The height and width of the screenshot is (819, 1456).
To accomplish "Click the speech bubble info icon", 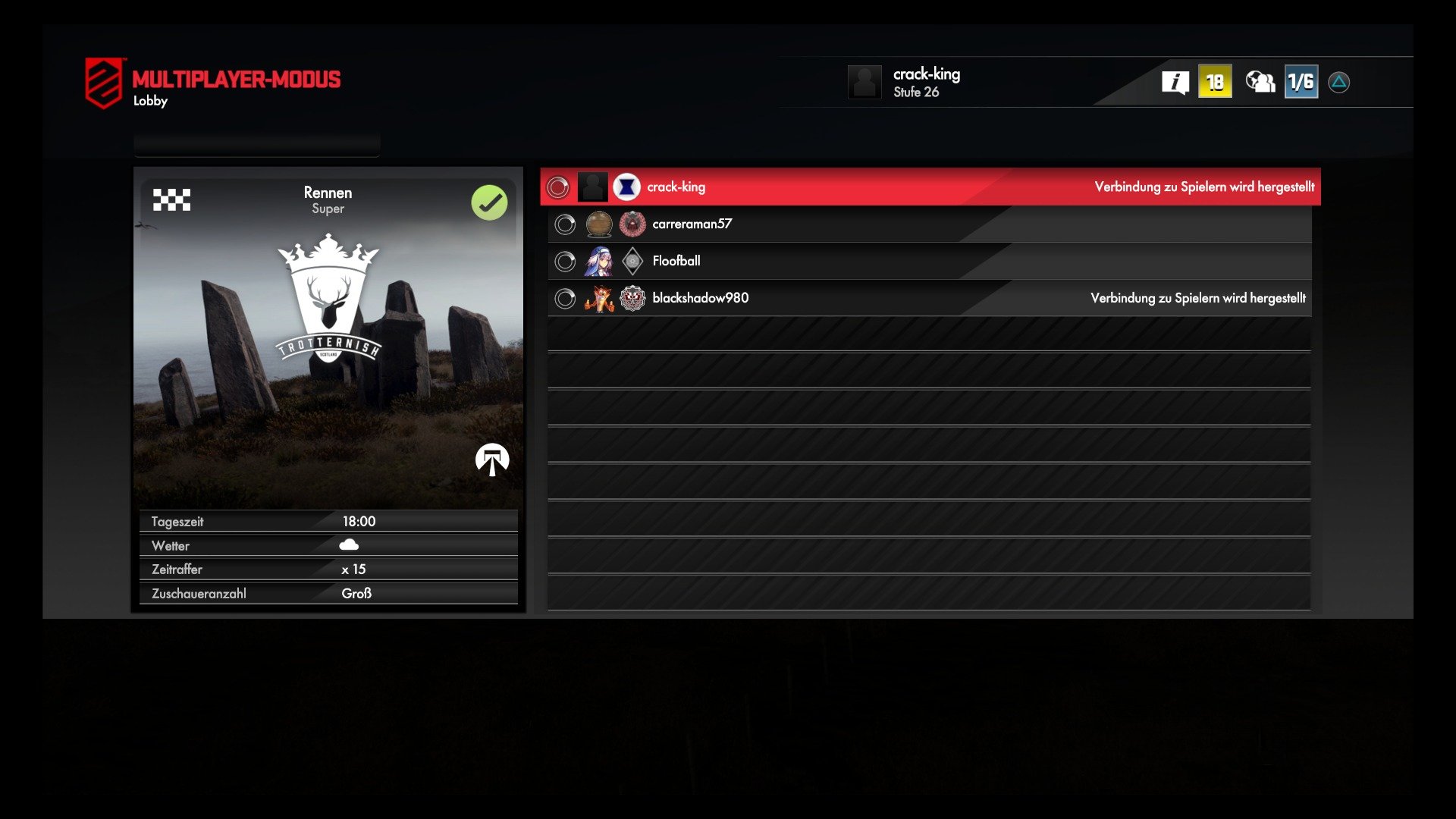I will pyautogui.click(x=1175, y=80).
